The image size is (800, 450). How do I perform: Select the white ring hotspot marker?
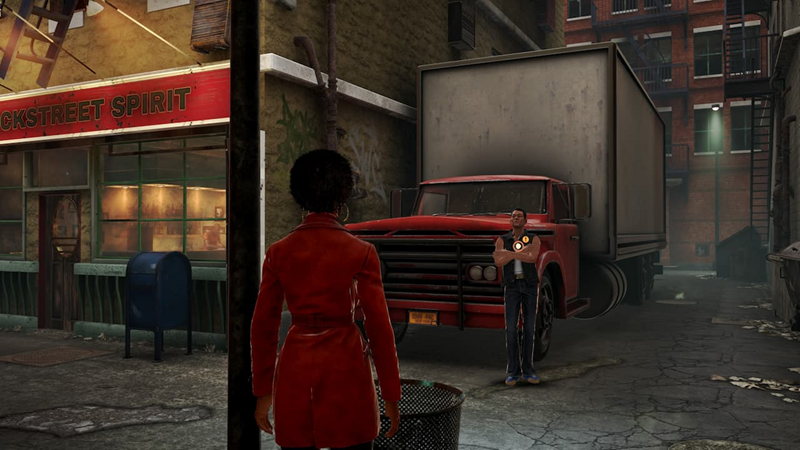coord(517,245)
